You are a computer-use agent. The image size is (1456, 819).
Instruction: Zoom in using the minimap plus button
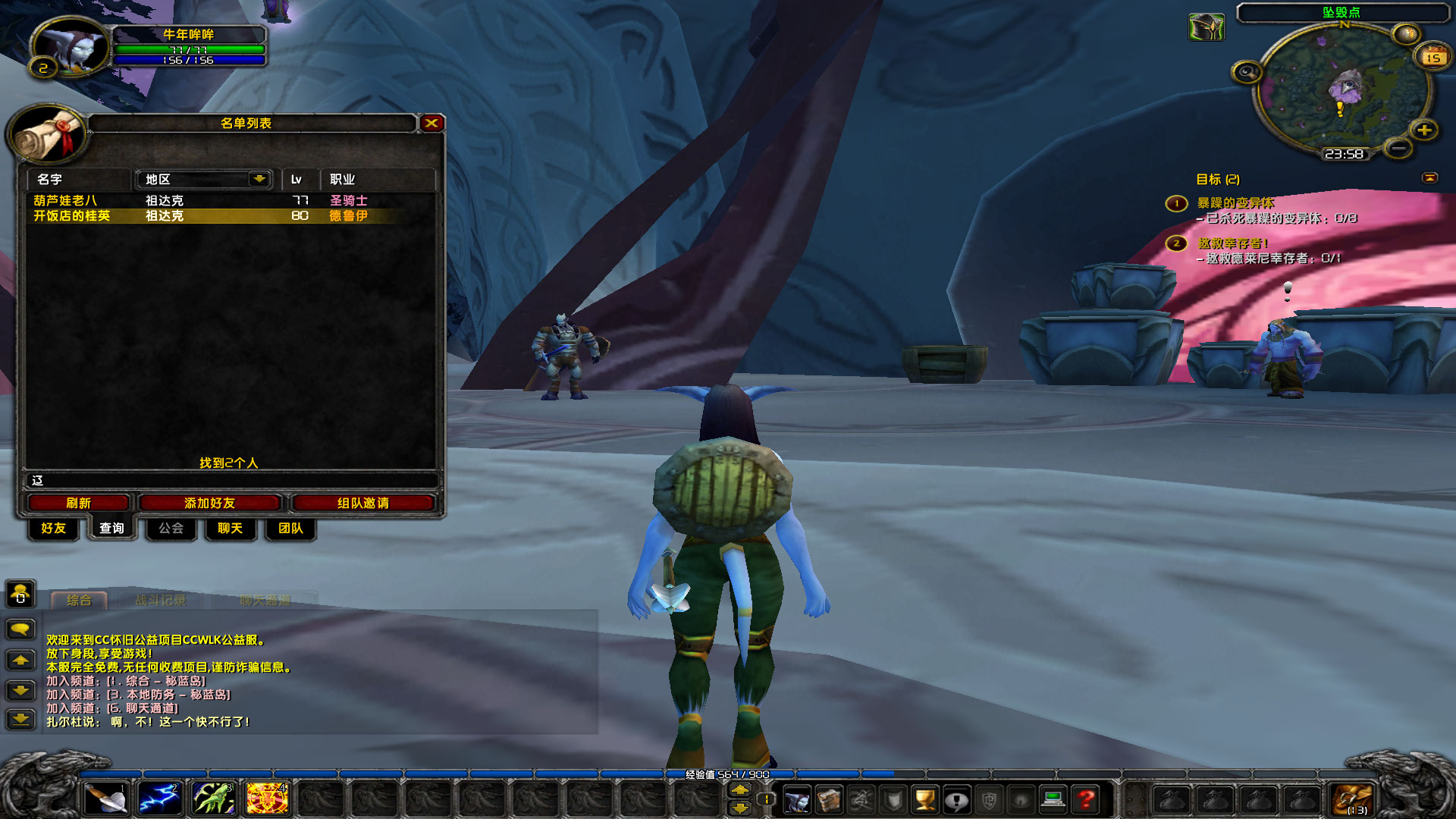pos(1423,130)
